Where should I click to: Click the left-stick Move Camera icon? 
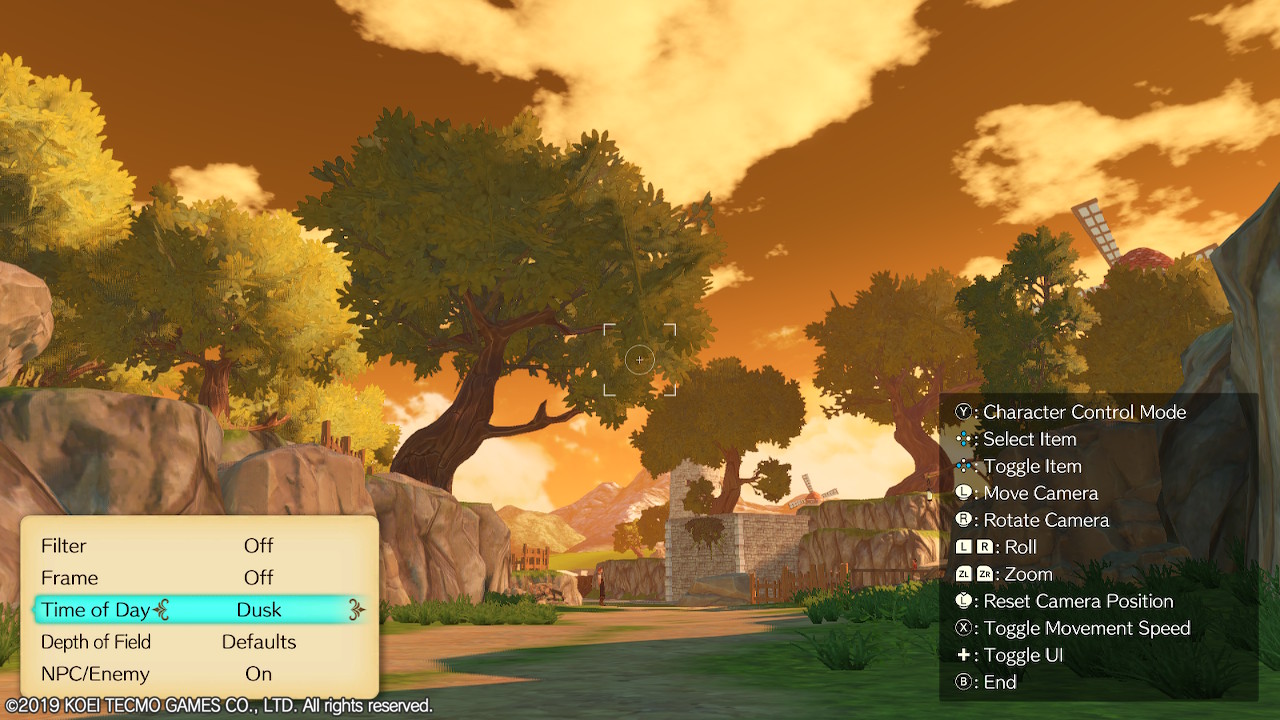[x=962, y=492]
